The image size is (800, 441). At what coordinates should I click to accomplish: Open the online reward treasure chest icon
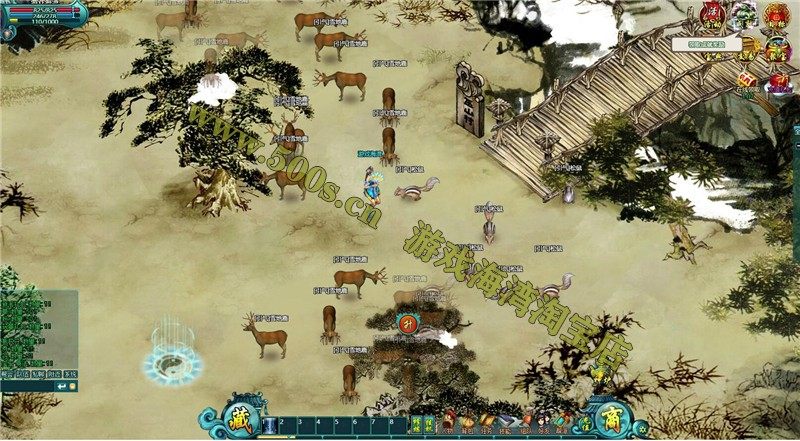[x=746, y=83]
